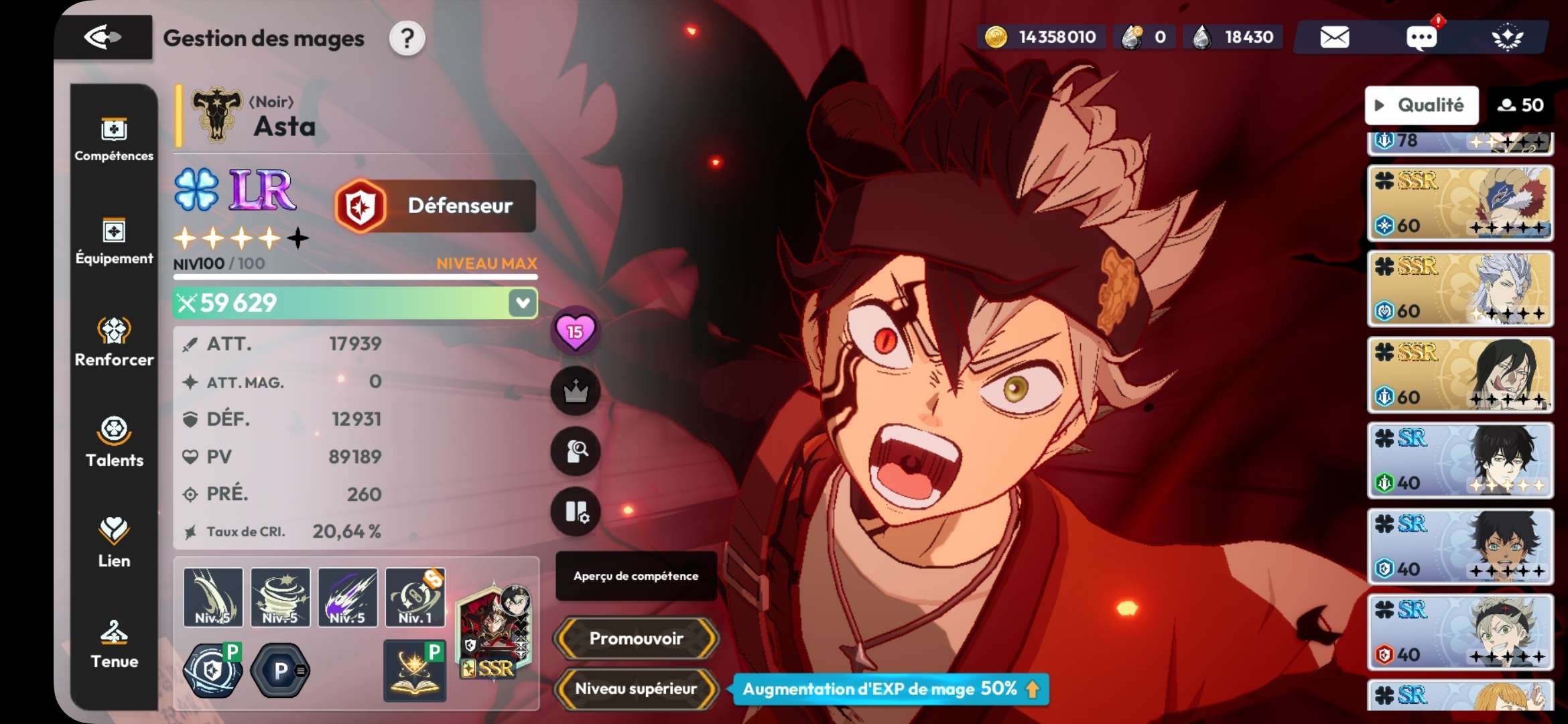Switch to the Lien tab
The height and width of the screenshot is (724, 1568).
(x=114, y=543)
